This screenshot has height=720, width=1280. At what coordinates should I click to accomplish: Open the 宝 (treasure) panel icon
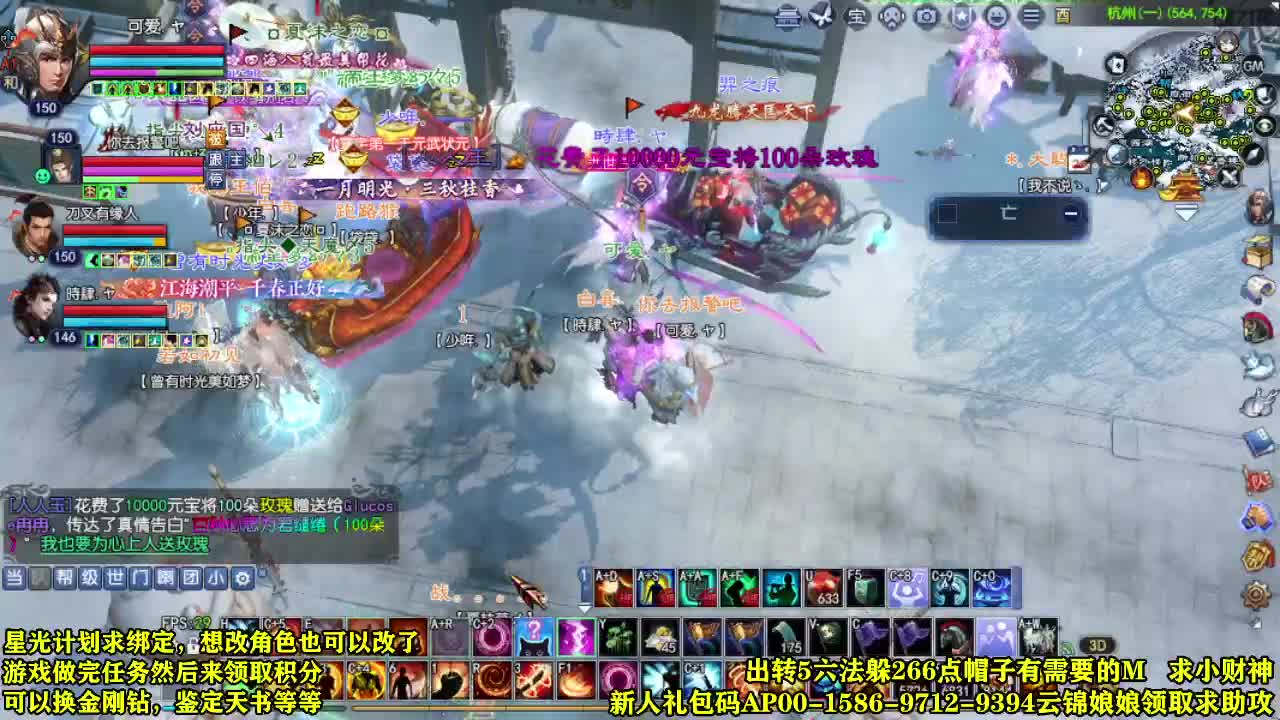pyautogui.click(x=857, y=15)
